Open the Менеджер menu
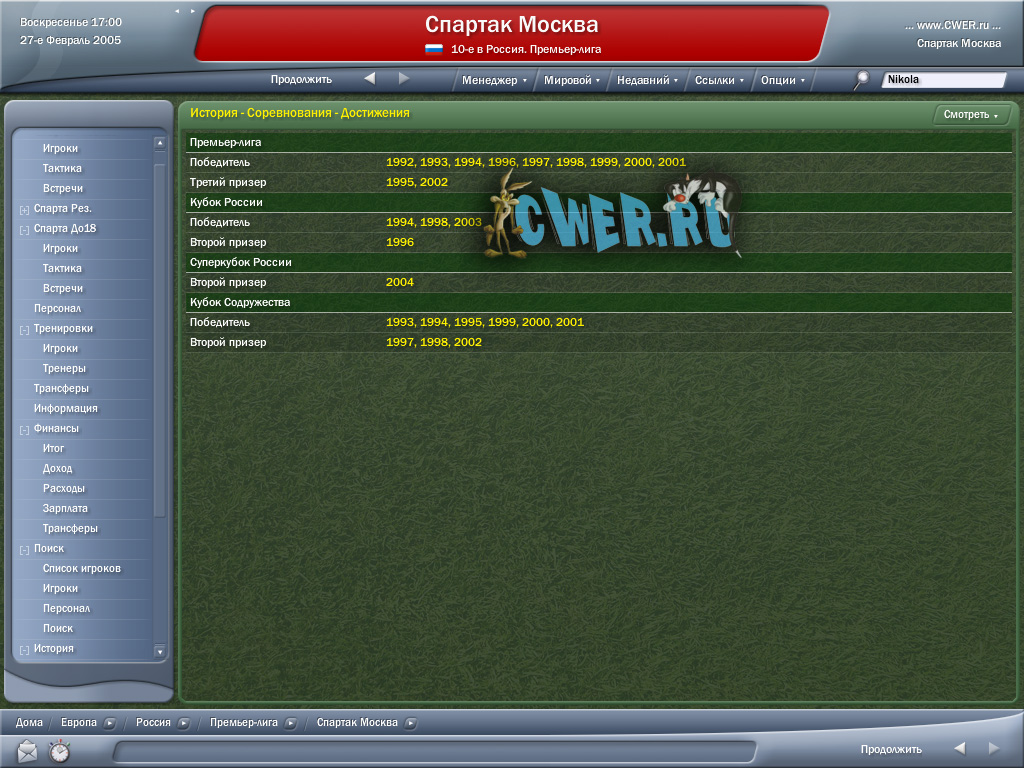1025x768 pixels. click(x=494, y=80)
